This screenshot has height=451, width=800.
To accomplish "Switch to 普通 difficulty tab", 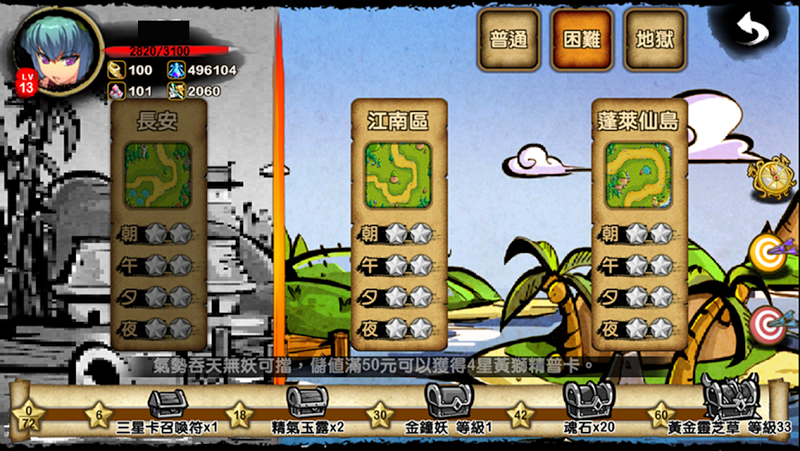I will click(x=509, y=41).
